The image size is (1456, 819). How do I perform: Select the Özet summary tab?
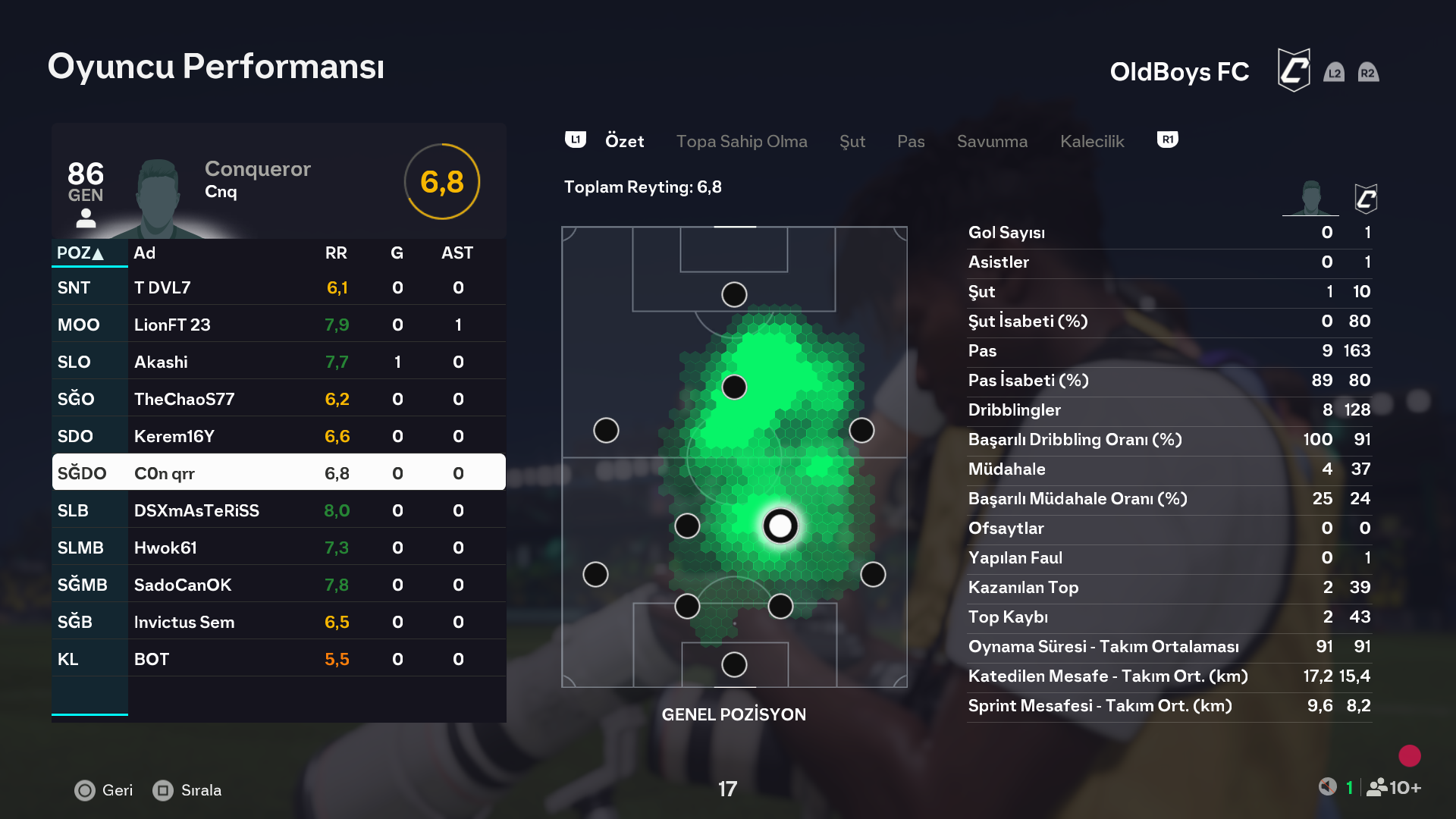tap(624, 141)
